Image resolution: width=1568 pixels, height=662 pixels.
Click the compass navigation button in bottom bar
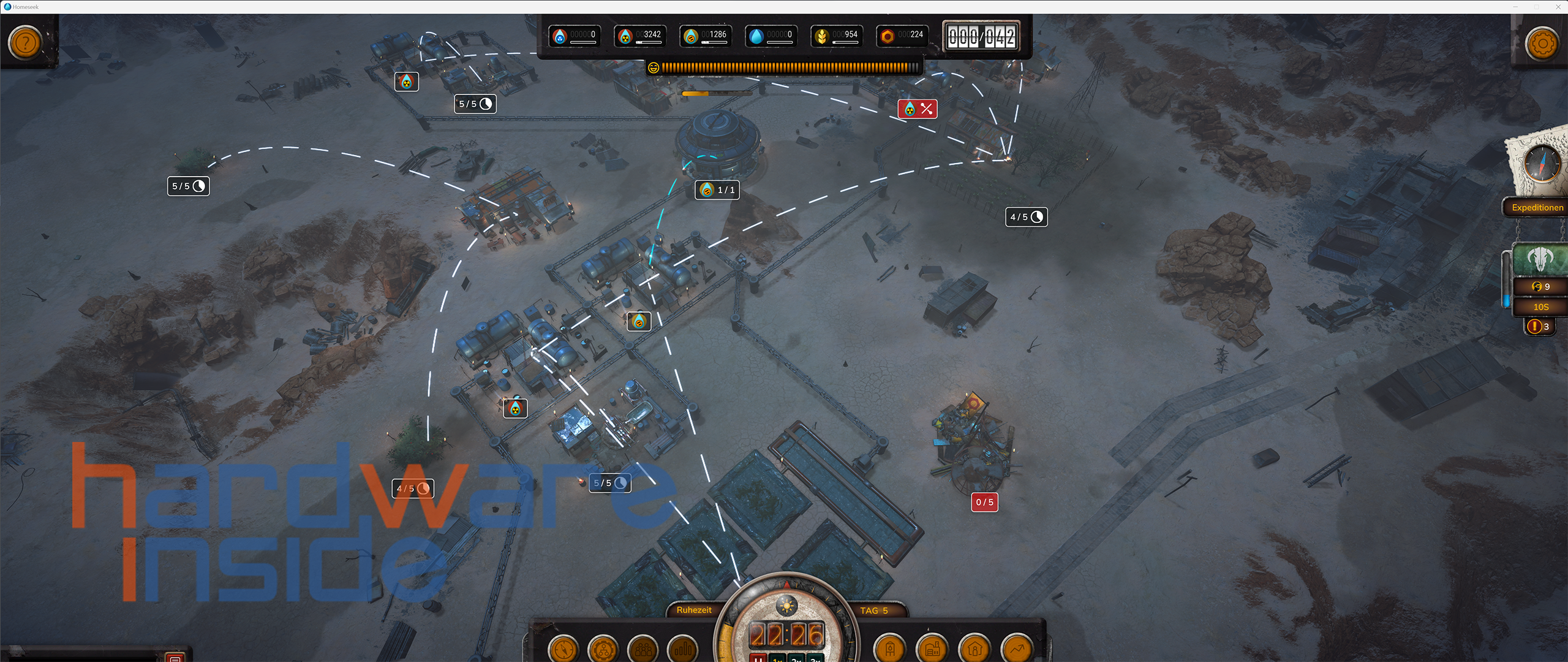click(x=563, y=649)
